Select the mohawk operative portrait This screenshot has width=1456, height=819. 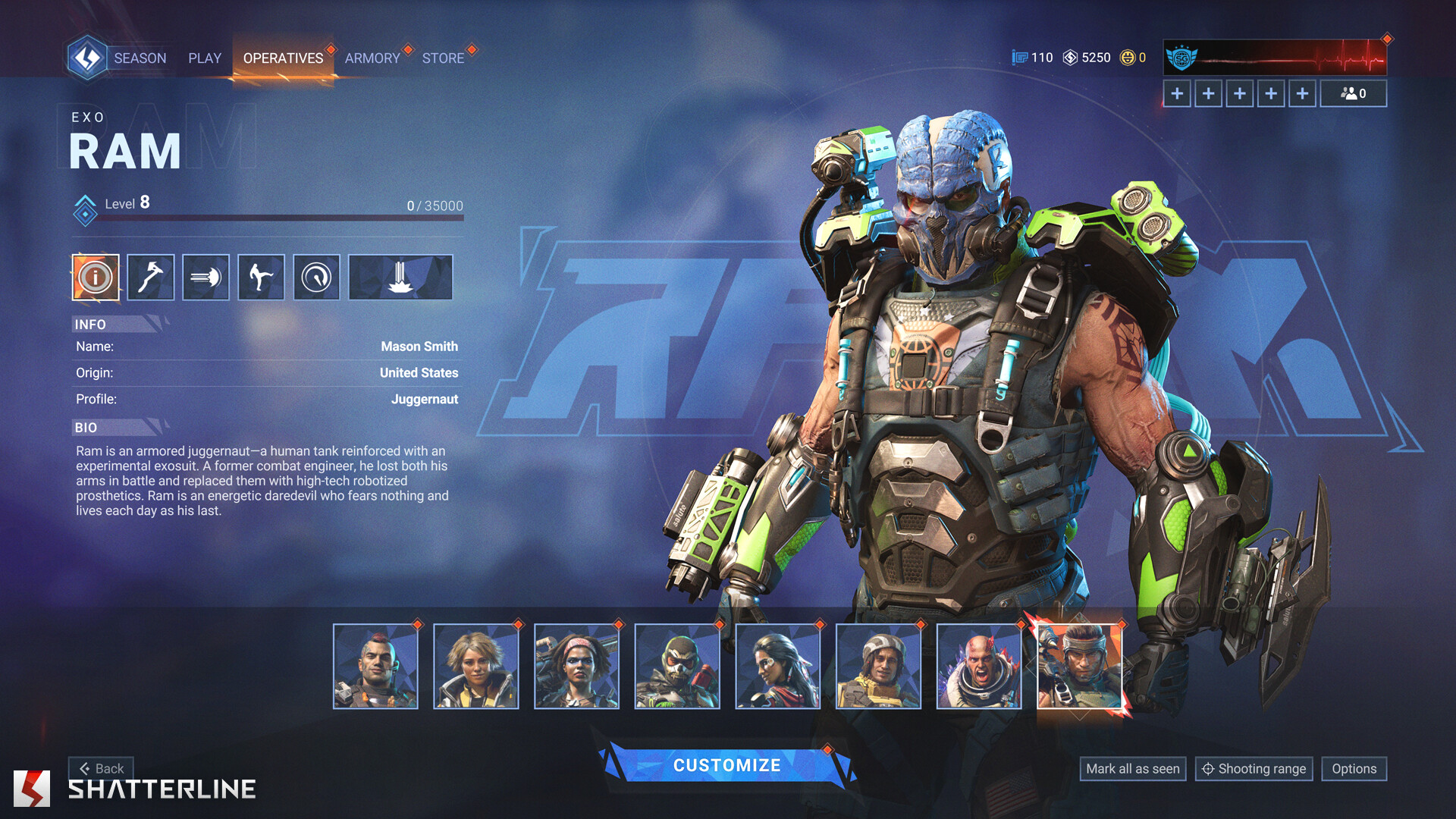click(x=375, y=667)
